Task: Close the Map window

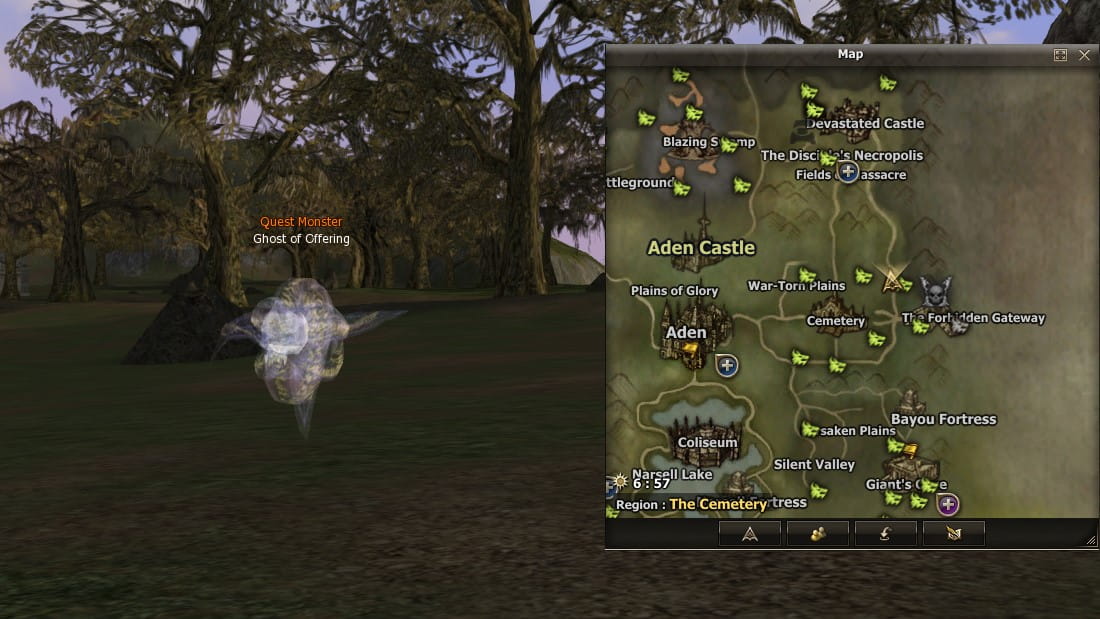Action: pos(1085,55)
